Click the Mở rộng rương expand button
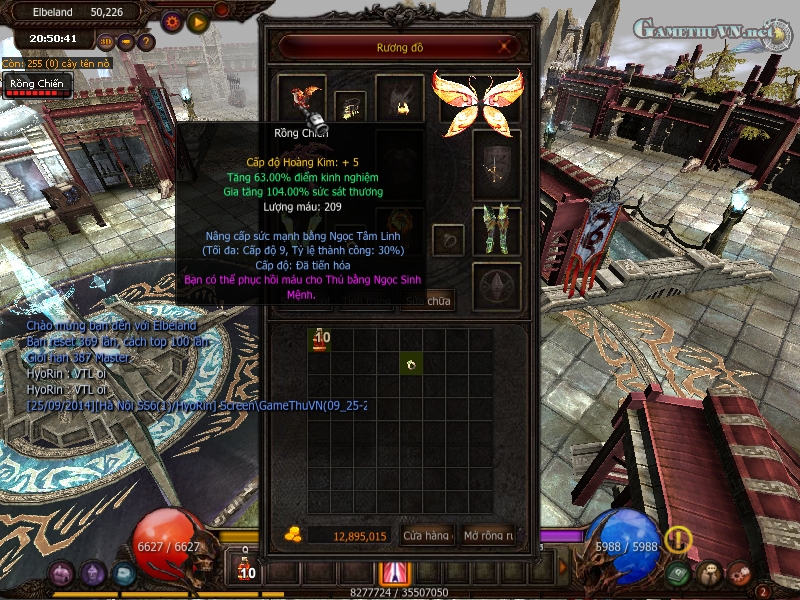The width and height of the screenshot is (800, 600). click(x=488, y=536)
